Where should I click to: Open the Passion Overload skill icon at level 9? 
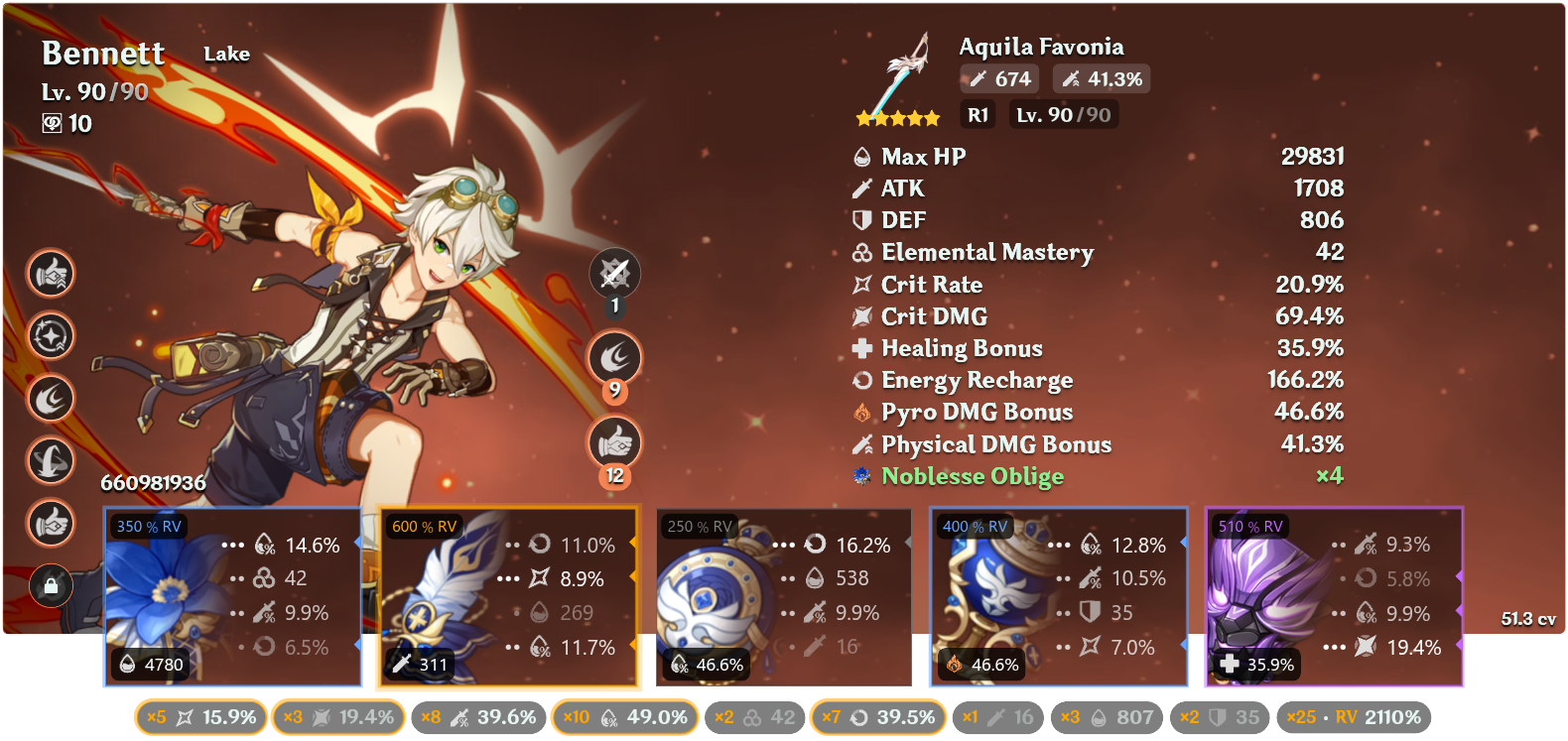[x=615, y=357]
